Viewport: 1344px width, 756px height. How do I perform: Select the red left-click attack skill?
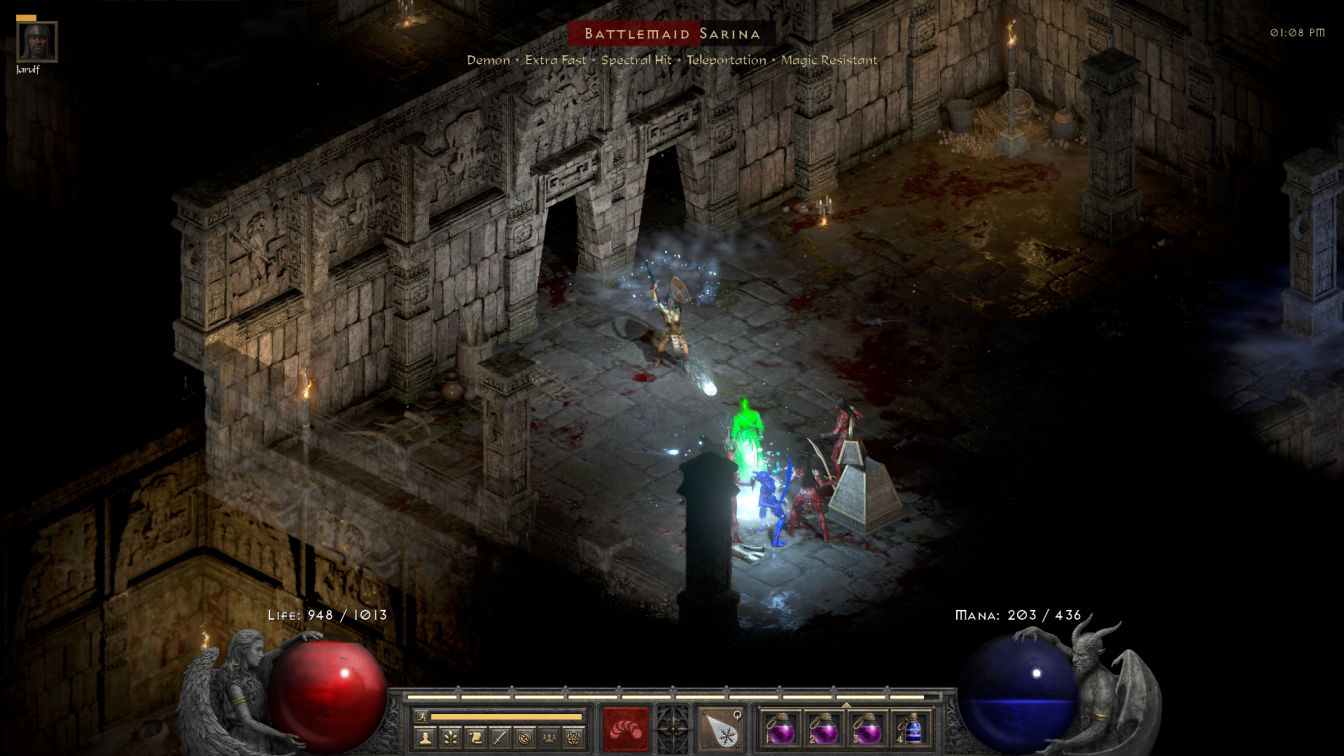click(625, 728)
